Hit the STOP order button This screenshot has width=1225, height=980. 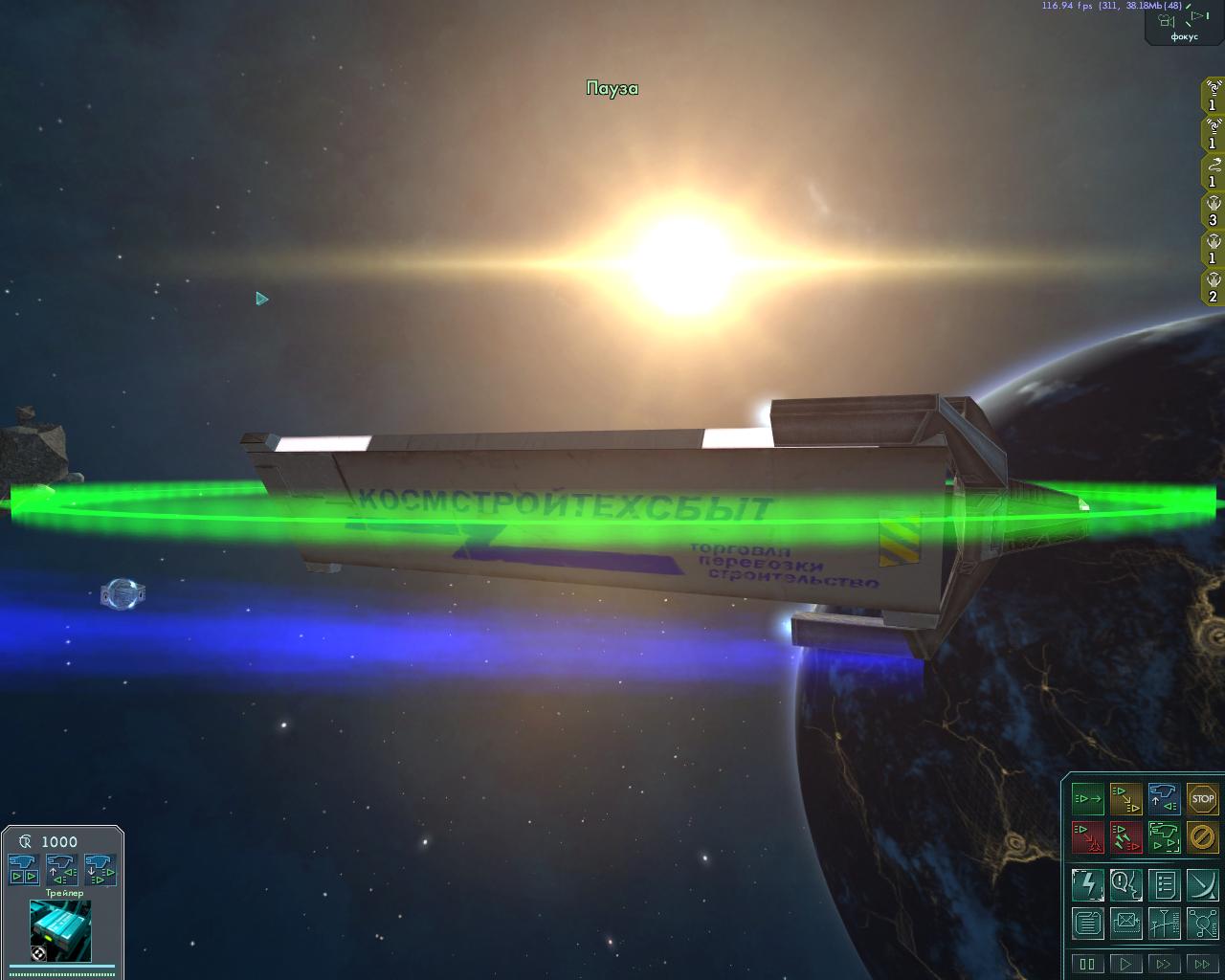1202,798
